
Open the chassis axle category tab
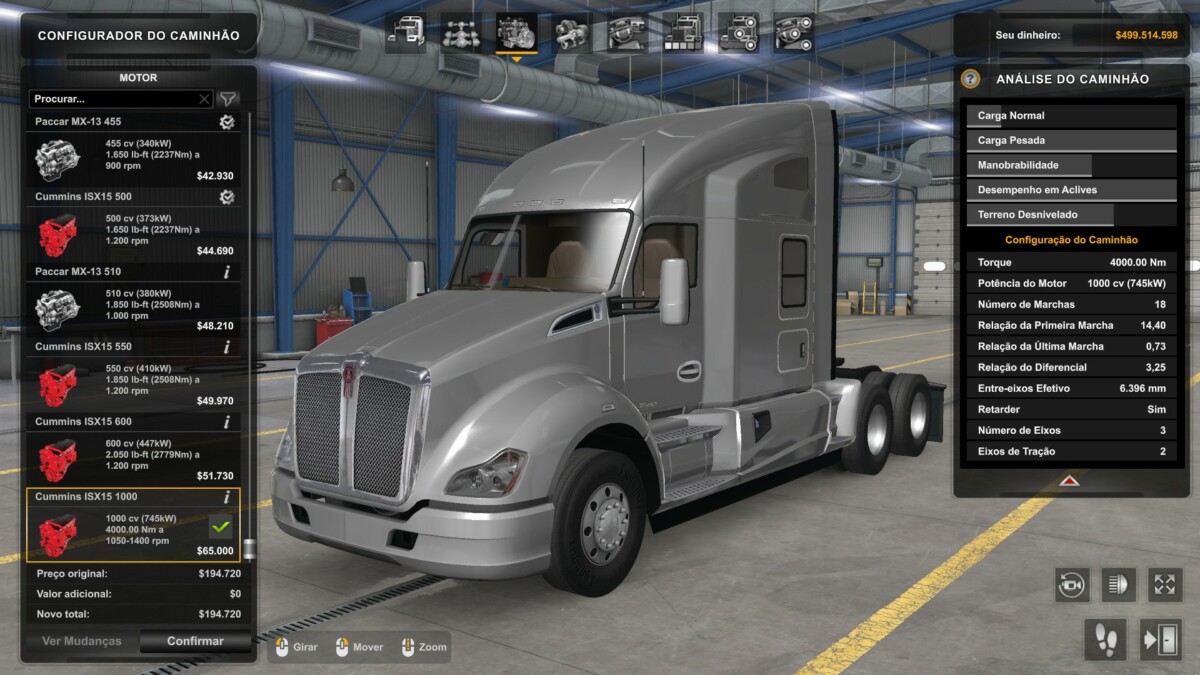(461, 33)
